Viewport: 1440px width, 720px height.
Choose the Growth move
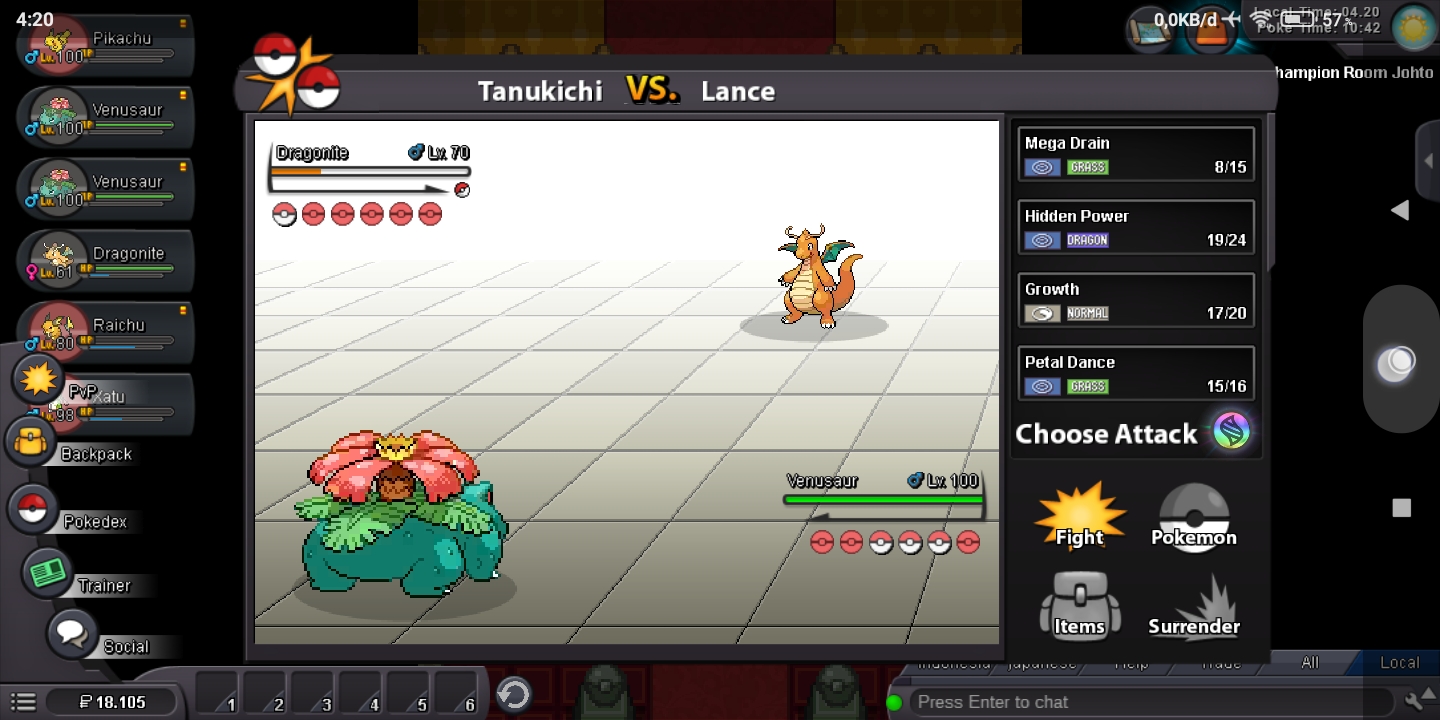(1135, 300)
